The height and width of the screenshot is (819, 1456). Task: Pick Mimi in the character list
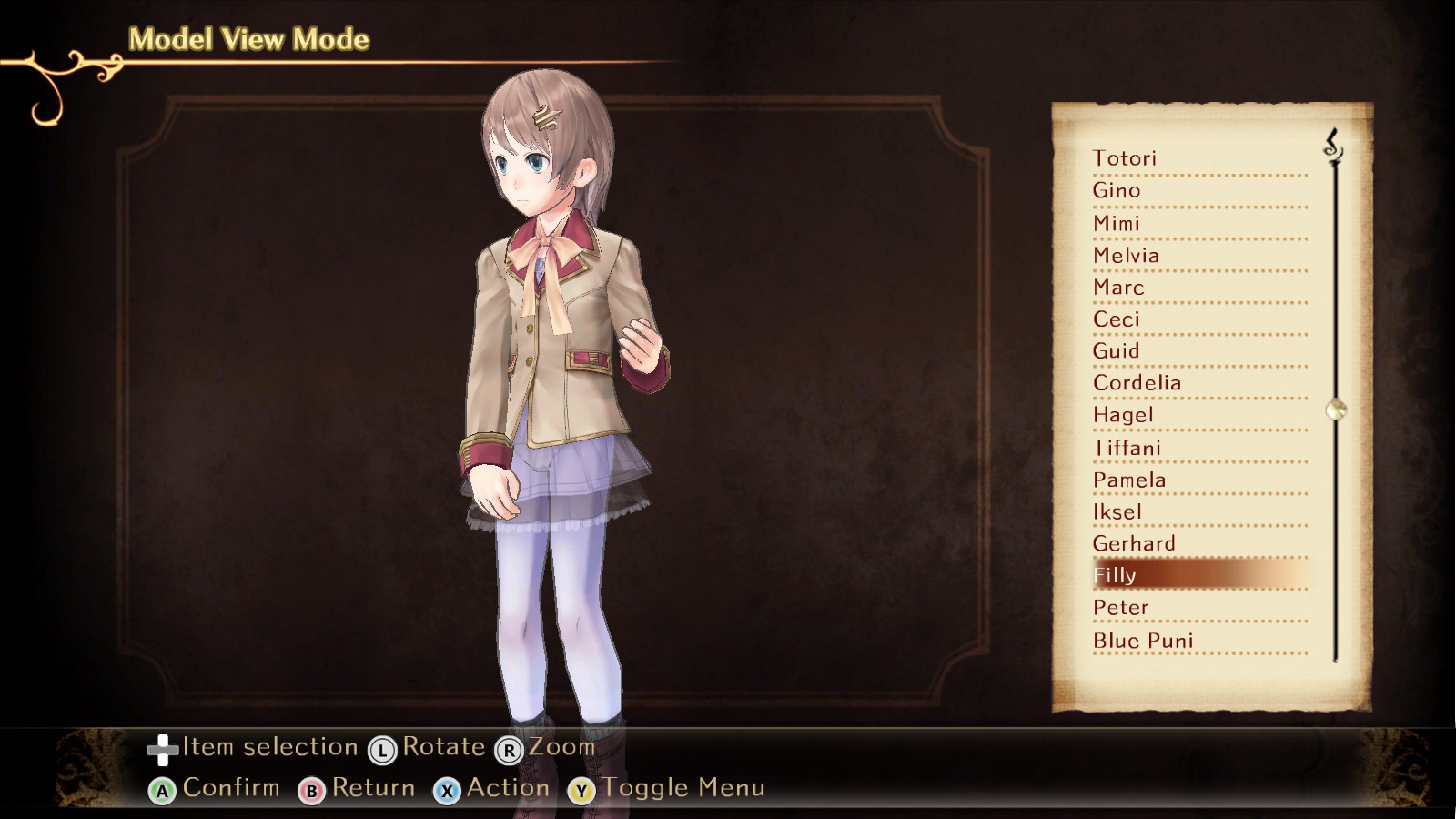point(1117,223)
